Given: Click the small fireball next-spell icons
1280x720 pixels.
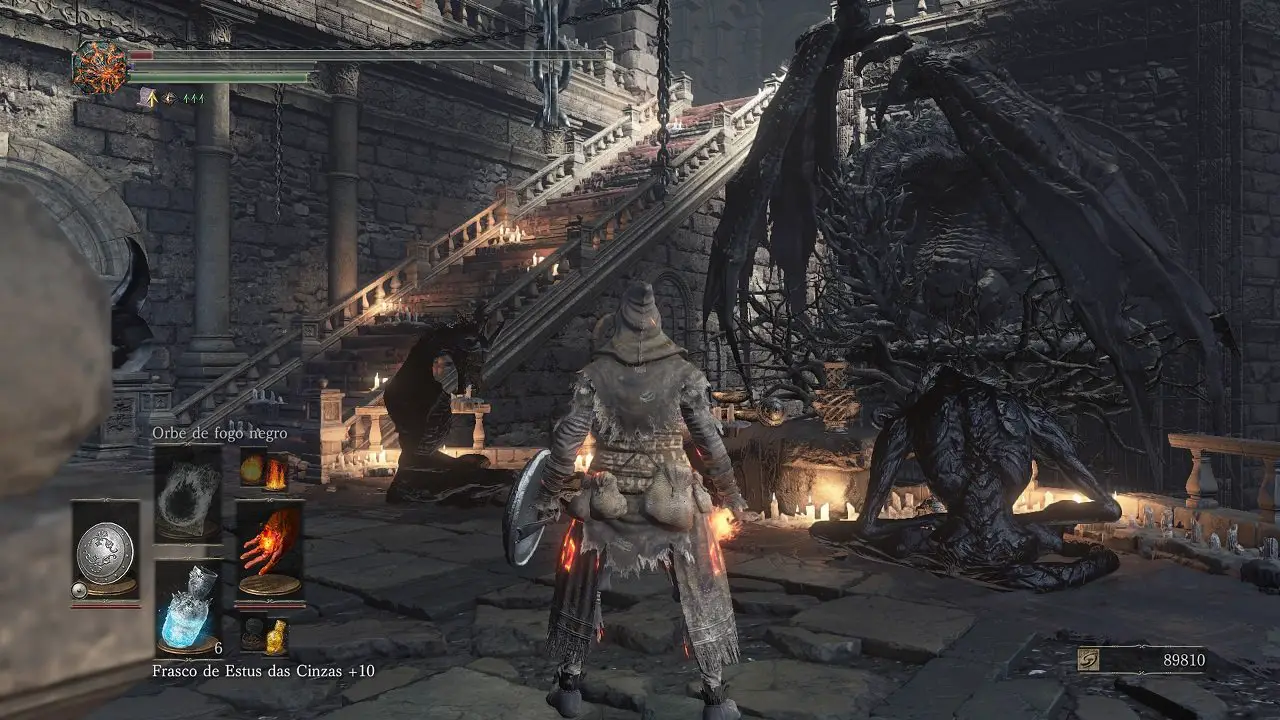Looking at the screenshot, I should tap(264, 470).
